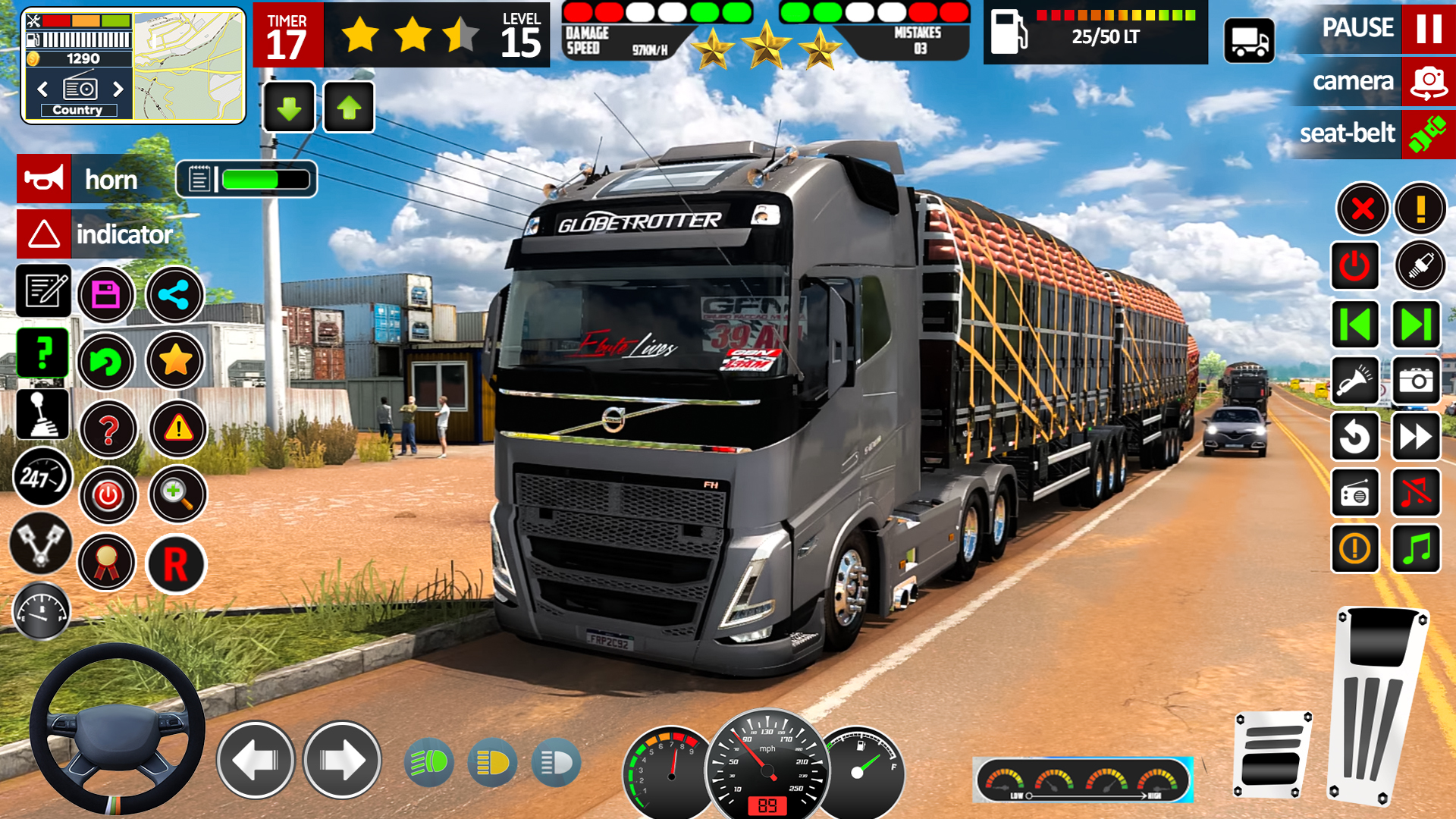The width and height of the screenshot is (1456, 819).
Task: Click the red X close button
Action: coord(1363,208)
